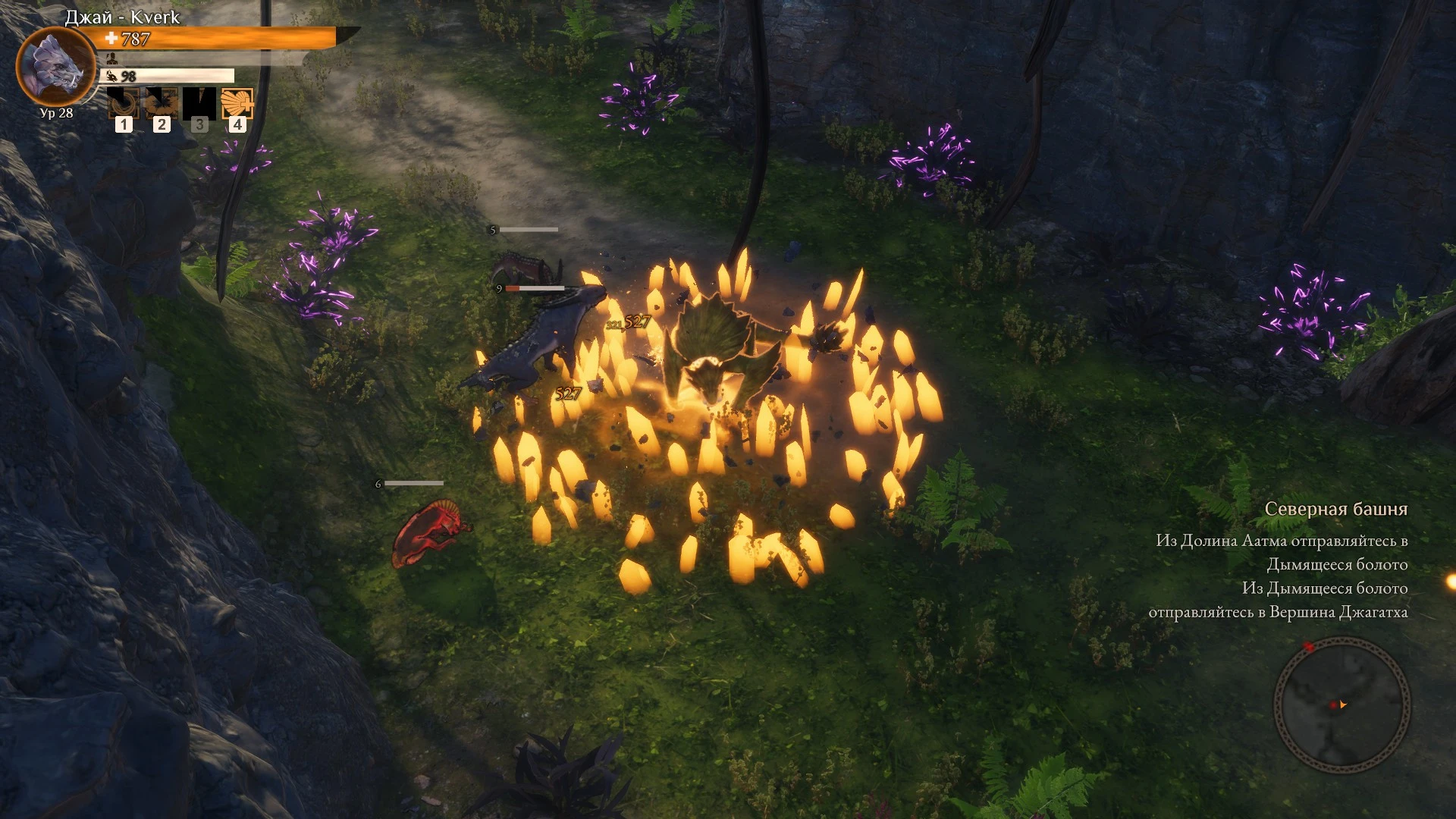Image resolution: width=1456 pixels, height=819 pixels.
Task: Click the Kverk dragon portrait
Action: click(55, 67)
